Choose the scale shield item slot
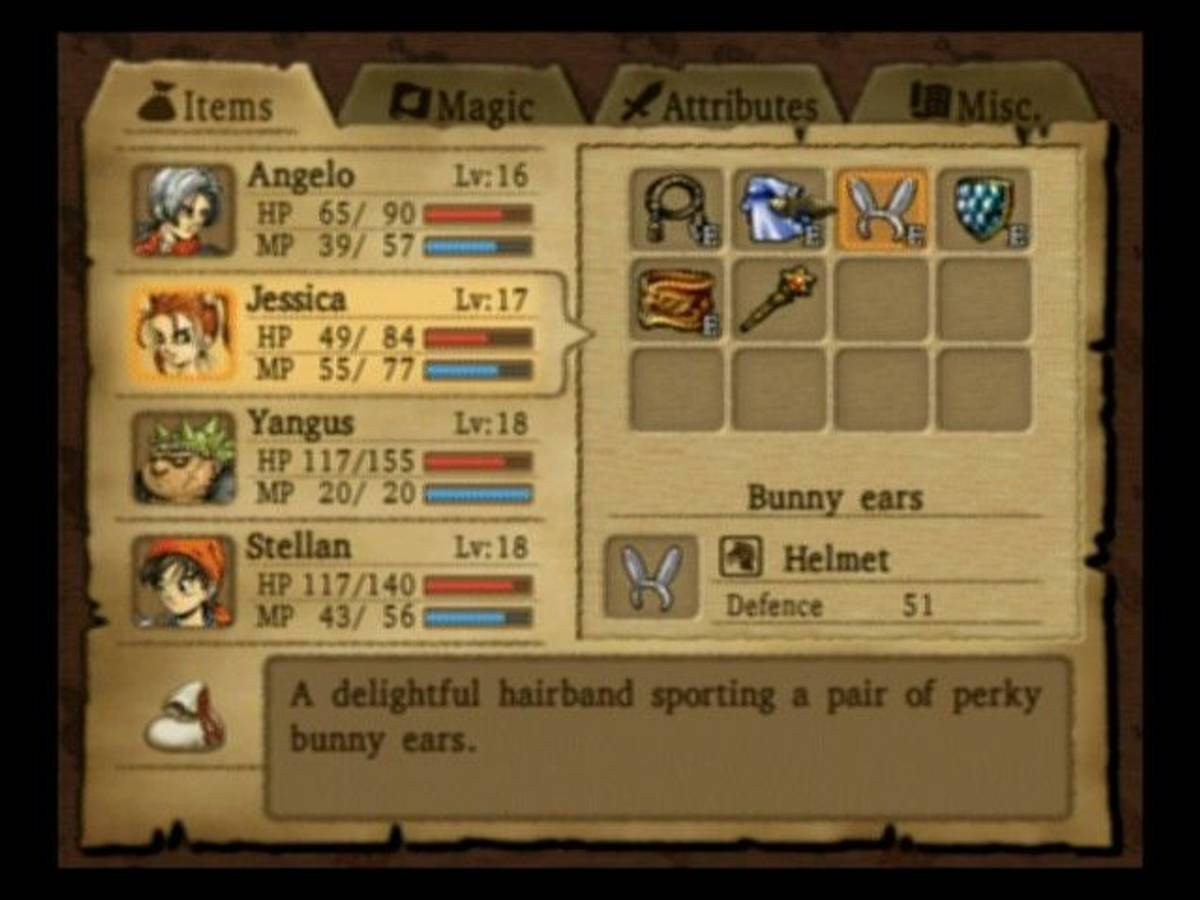The height and width of the screenshot is (900, 1200). tap(984, 209)
